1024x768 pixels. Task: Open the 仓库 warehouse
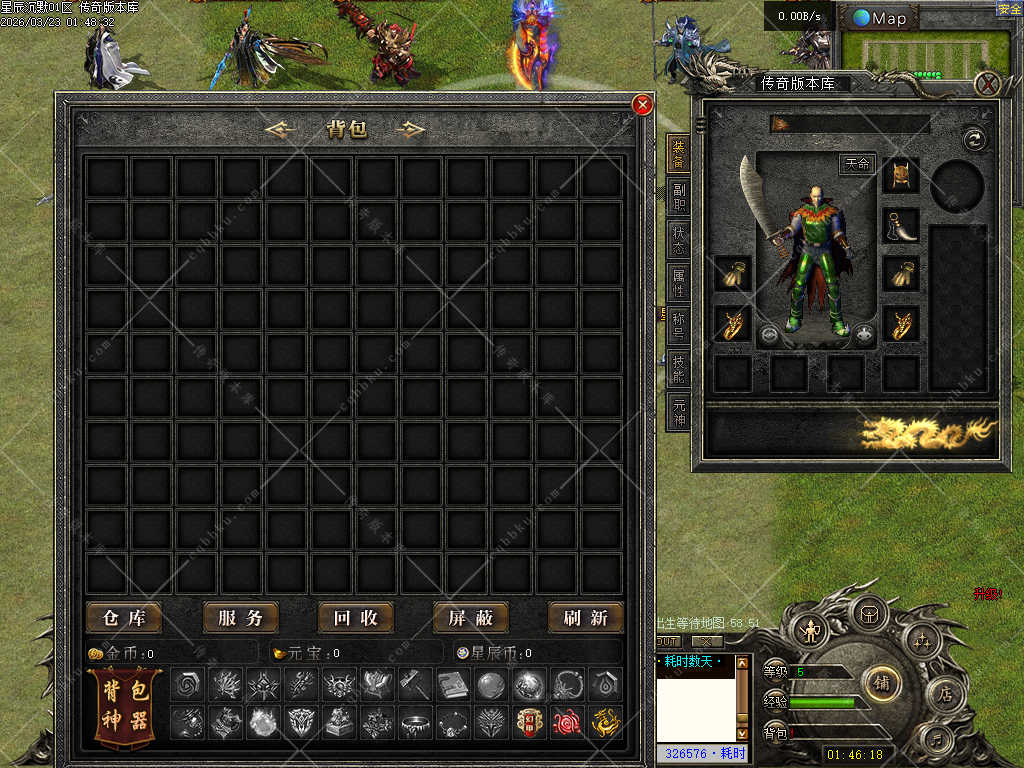coord(124,618)
